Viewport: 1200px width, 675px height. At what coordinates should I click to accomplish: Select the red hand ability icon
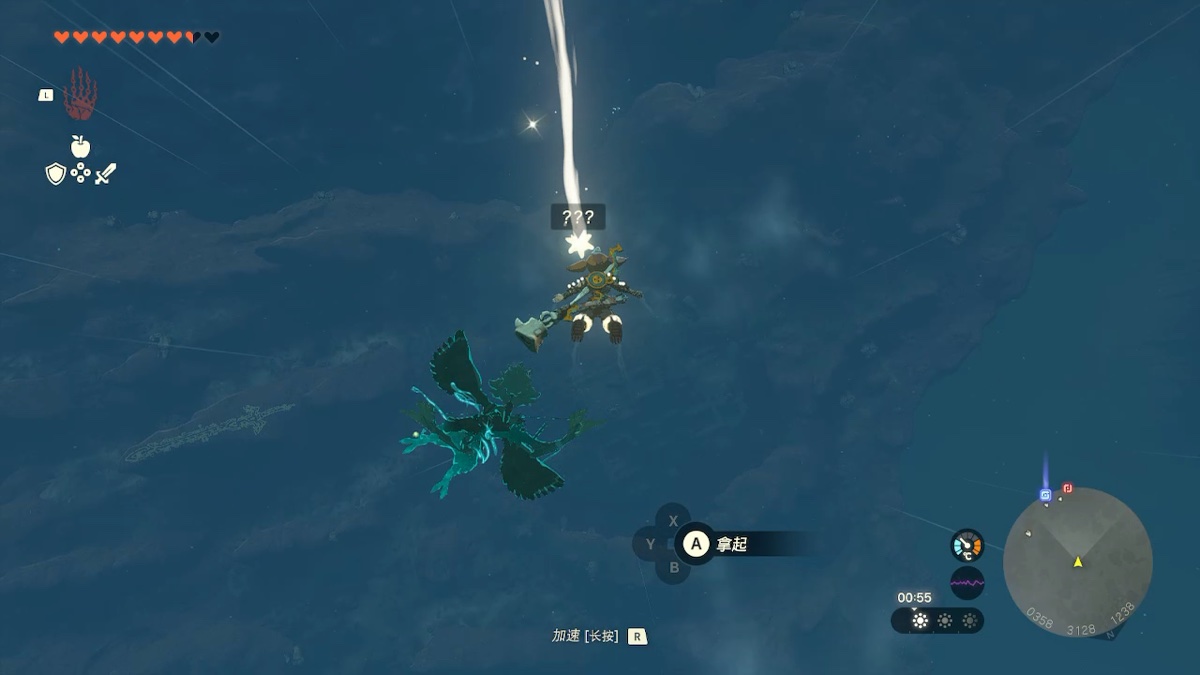[x=80, y=95]
